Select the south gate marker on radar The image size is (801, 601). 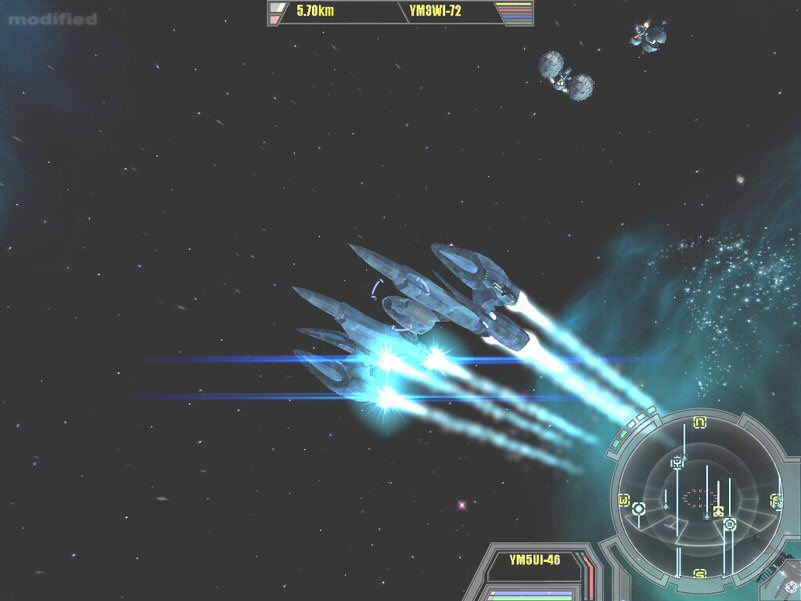pos(700,574)
